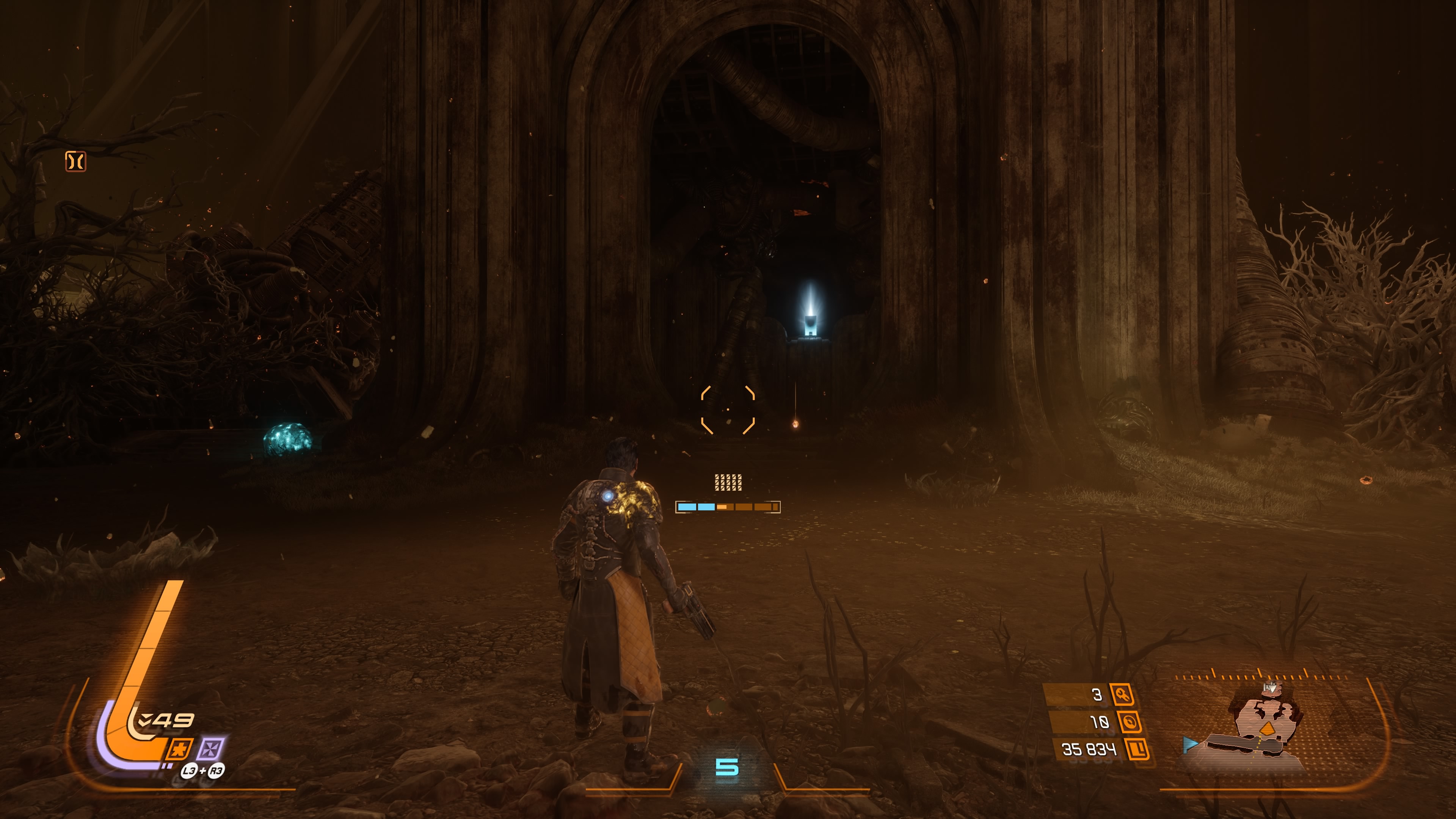Select the blue flag marker on minimap
The image size is (1456, 819).
[1190, 744]
